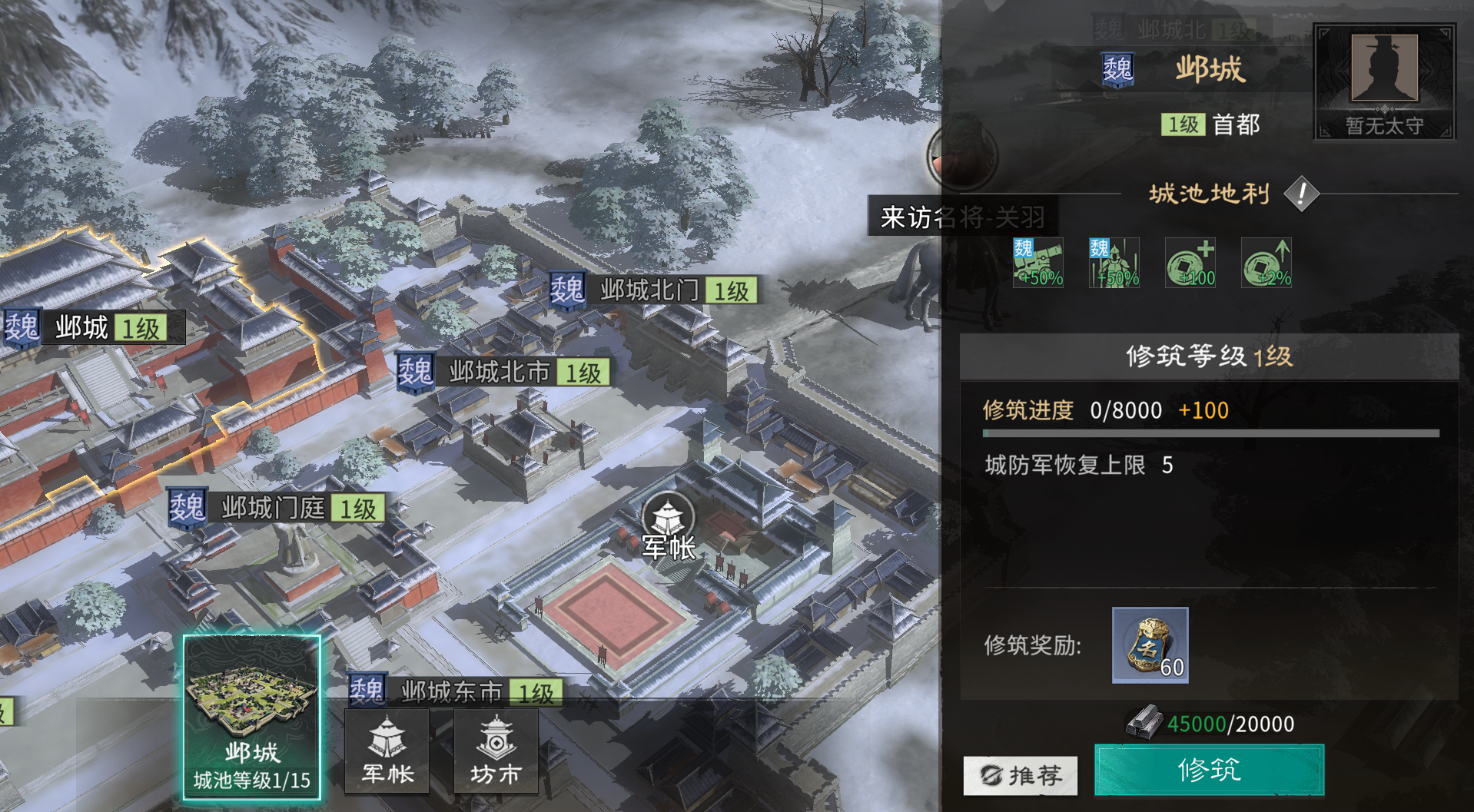Click the +2% coin growth icon

pyautogui.click(x=1266, y=263)
